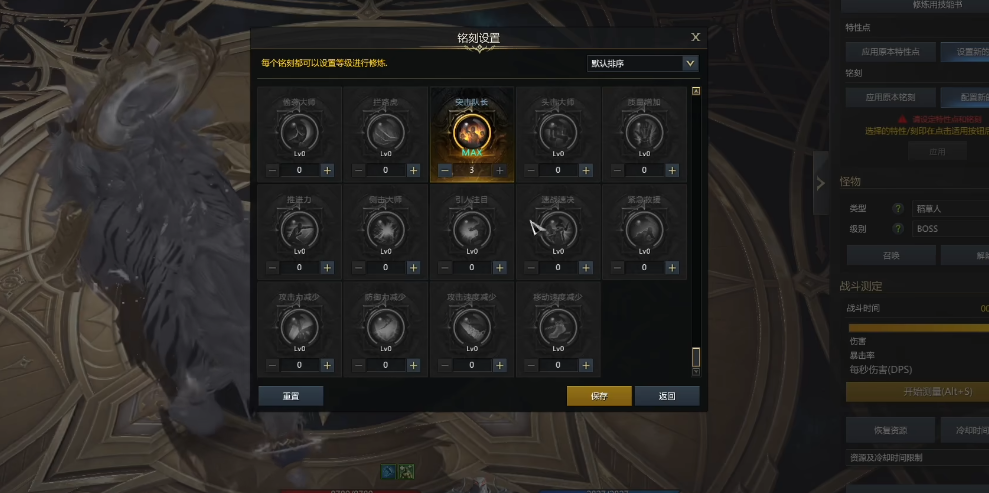This screenshot has height=493, width=989.
Task: Reset engravings with the 重置 button
Action: tap(290, 396)
